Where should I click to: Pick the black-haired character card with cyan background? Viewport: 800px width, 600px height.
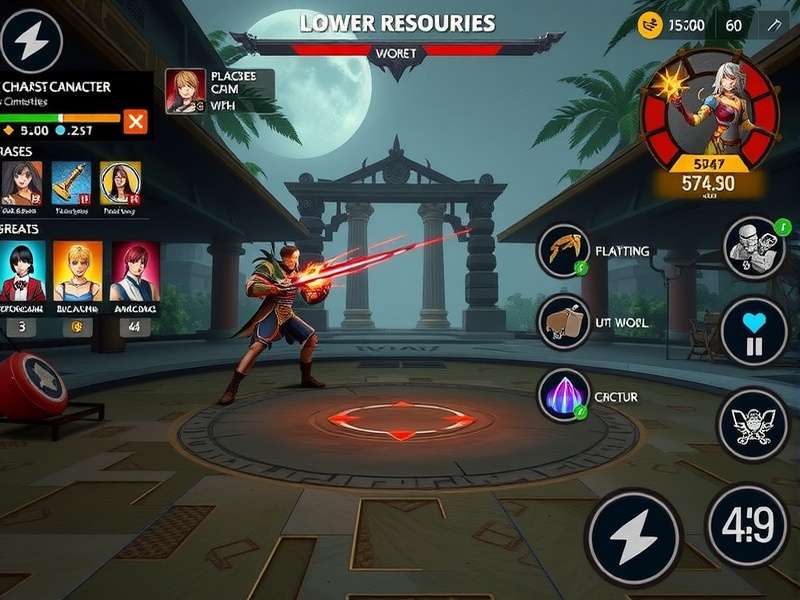(x=22, y=271)
